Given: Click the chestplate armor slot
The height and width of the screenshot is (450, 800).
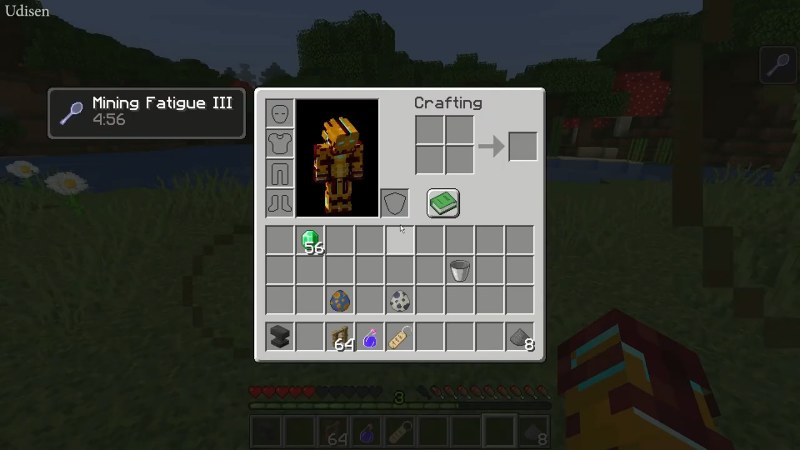Looking at the screenshot, I should click(x=280, y=143).
